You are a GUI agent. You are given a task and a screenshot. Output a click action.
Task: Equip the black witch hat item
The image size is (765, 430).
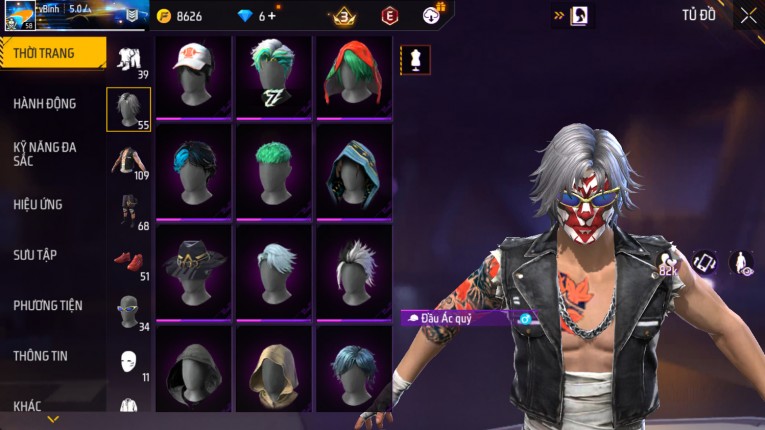193,270
